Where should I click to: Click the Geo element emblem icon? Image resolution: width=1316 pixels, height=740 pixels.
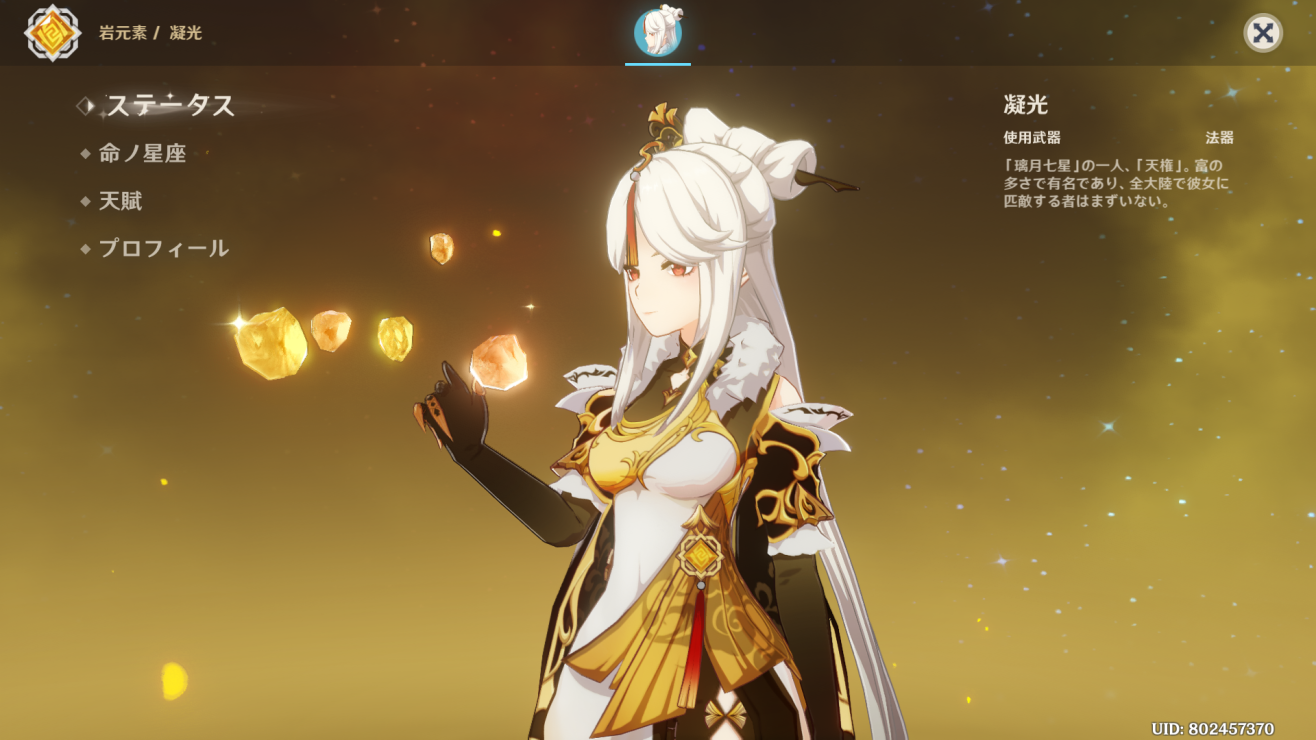click(52, 33)
